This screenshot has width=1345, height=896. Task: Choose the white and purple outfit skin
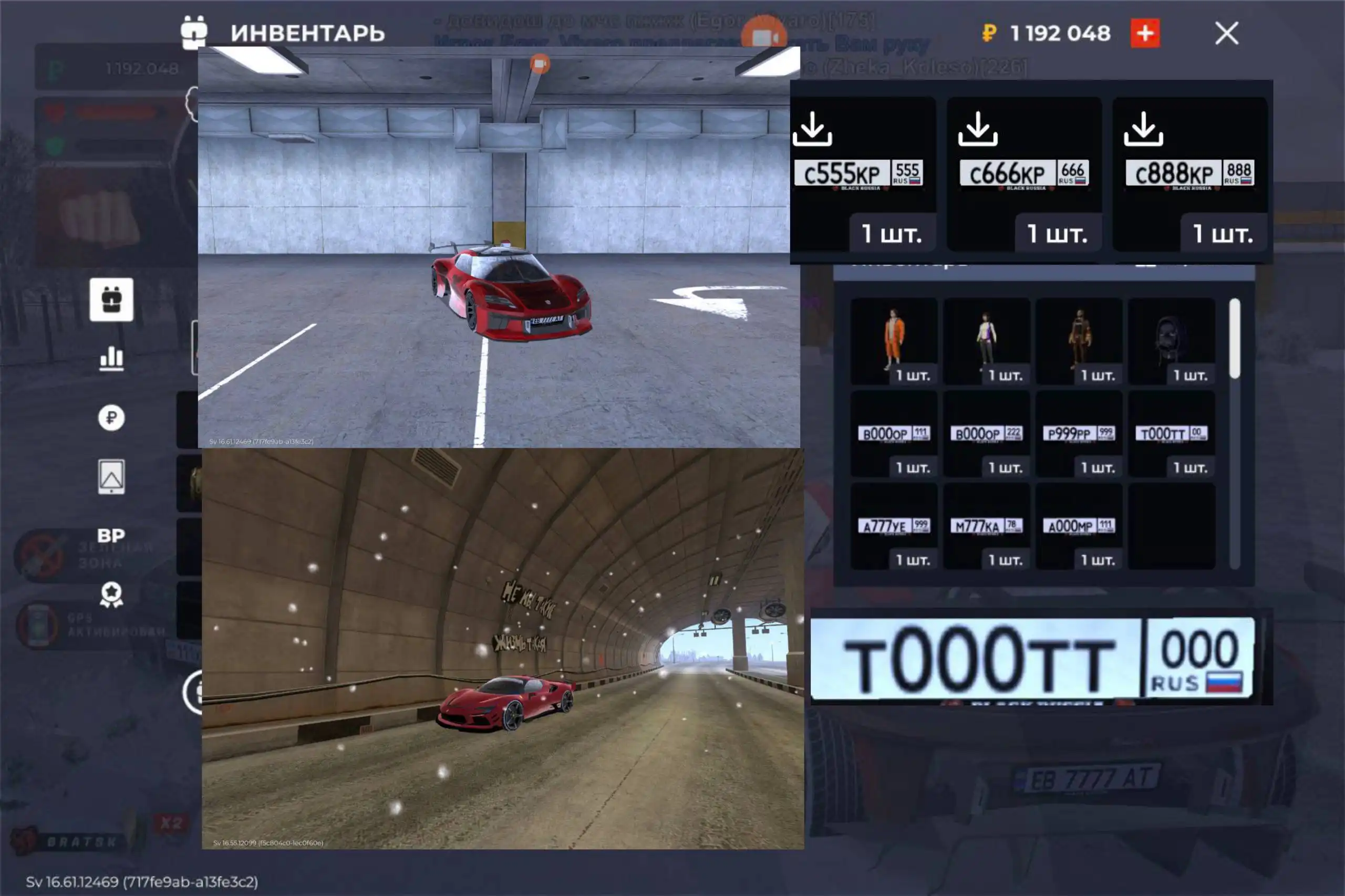(986, 341)
